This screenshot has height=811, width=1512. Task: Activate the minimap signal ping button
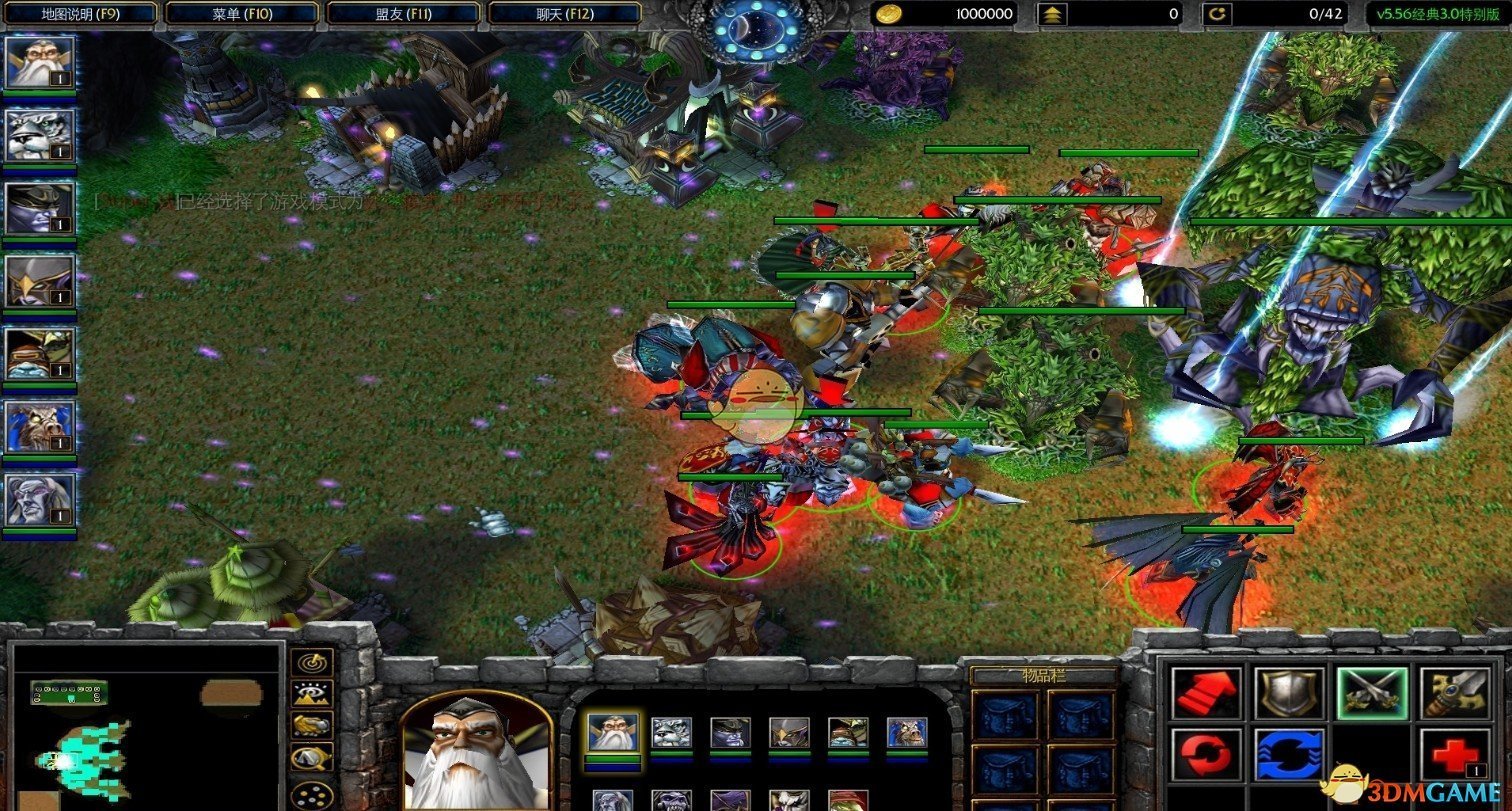click(x=312, y=663)
